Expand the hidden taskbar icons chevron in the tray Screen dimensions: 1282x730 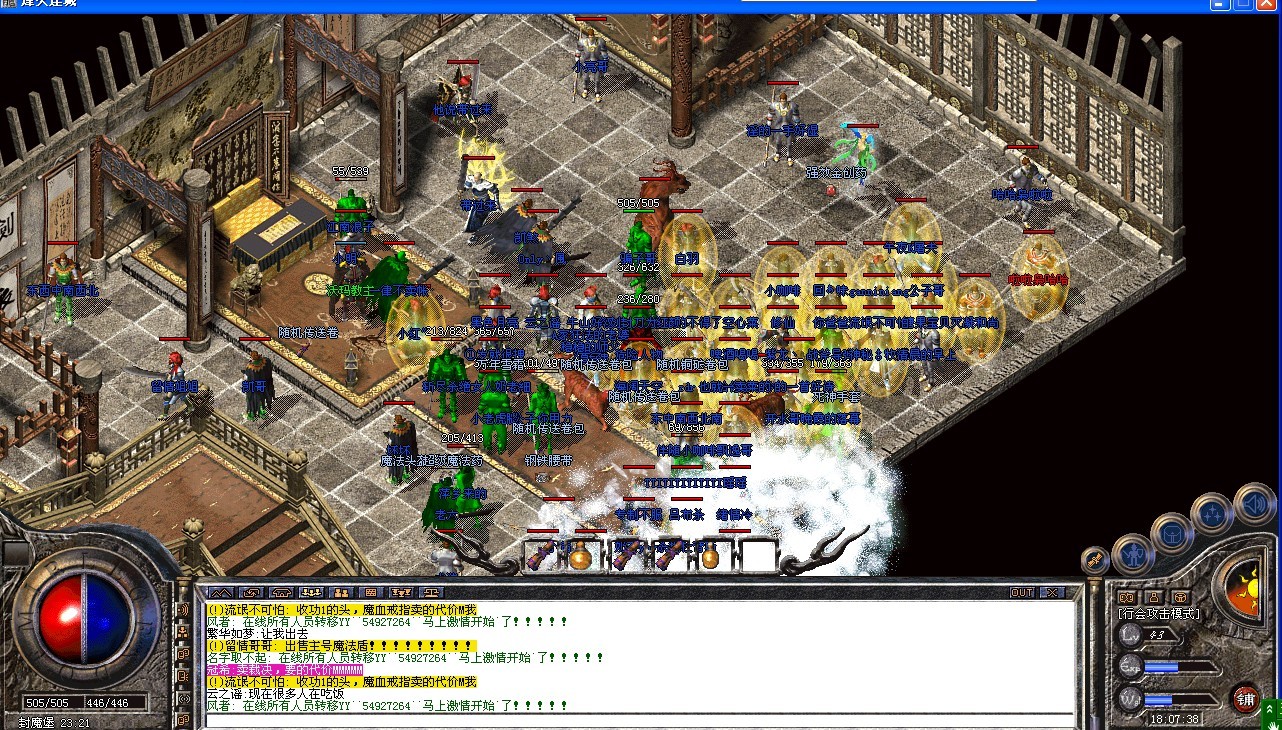1268,707
